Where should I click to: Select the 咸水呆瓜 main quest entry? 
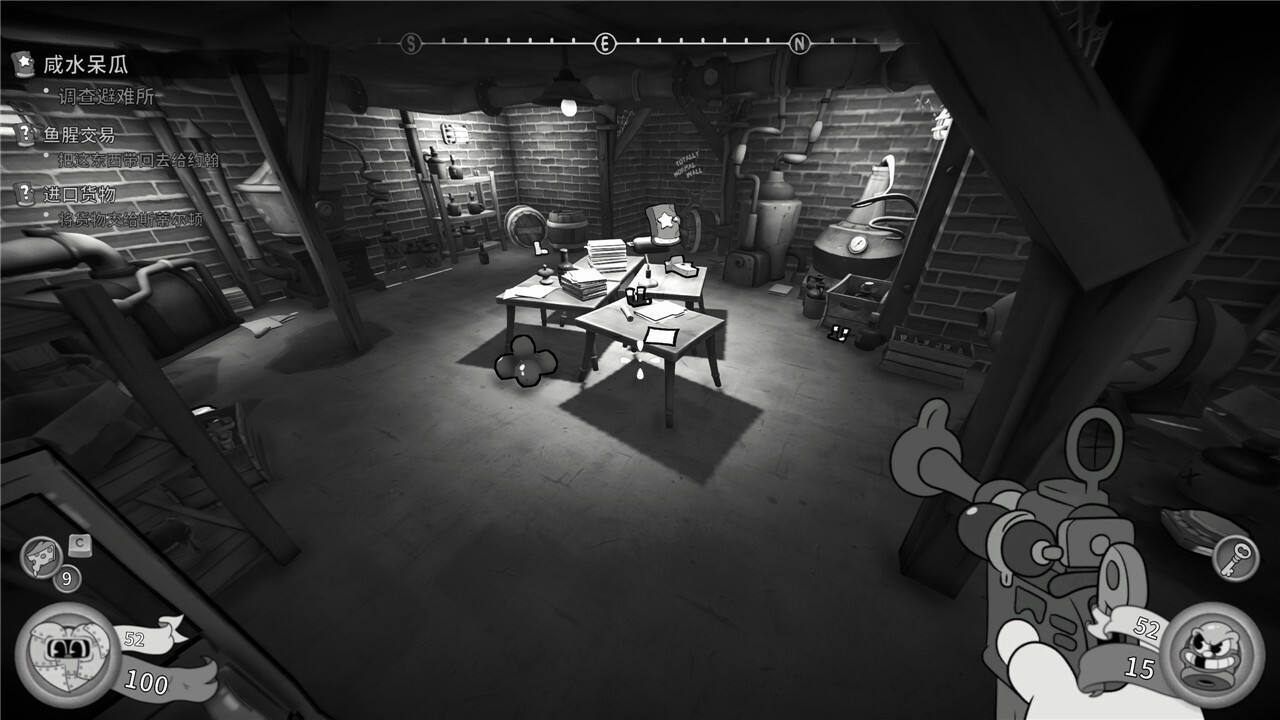tap(86, 66)
